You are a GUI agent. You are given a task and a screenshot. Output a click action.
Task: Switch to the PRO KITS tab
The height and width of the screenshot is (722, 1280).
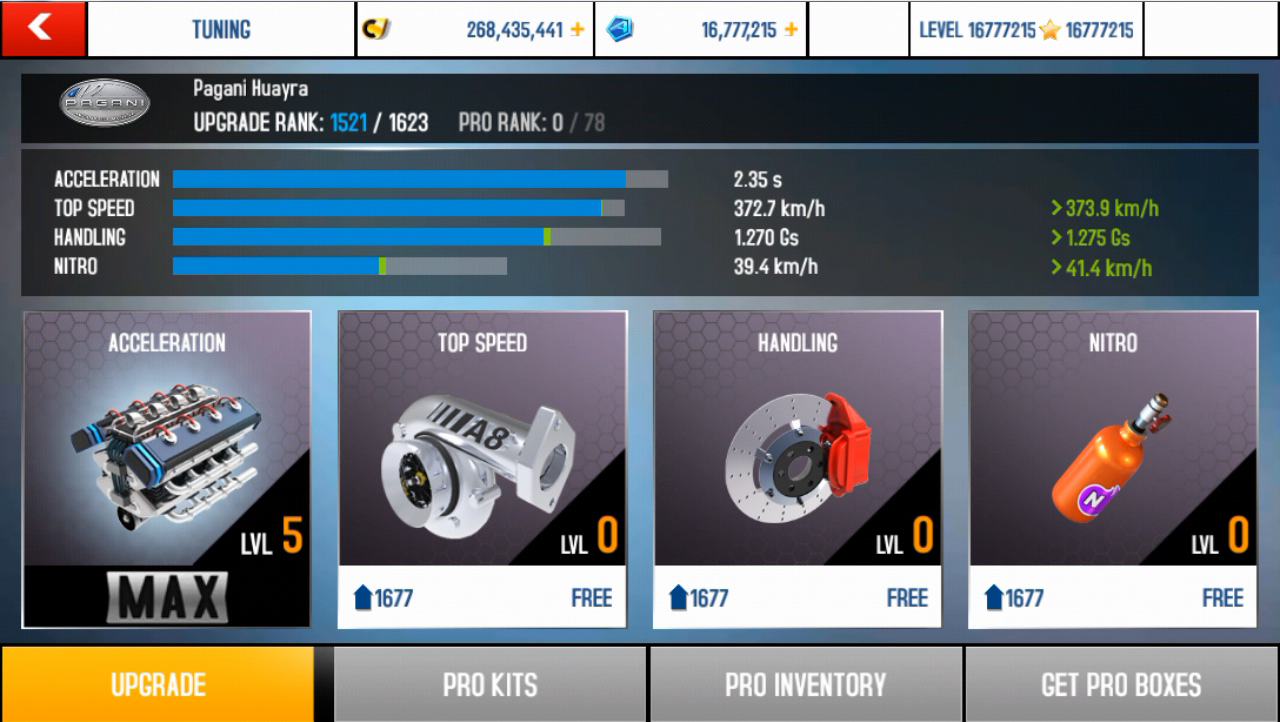[x=490, y=684]
